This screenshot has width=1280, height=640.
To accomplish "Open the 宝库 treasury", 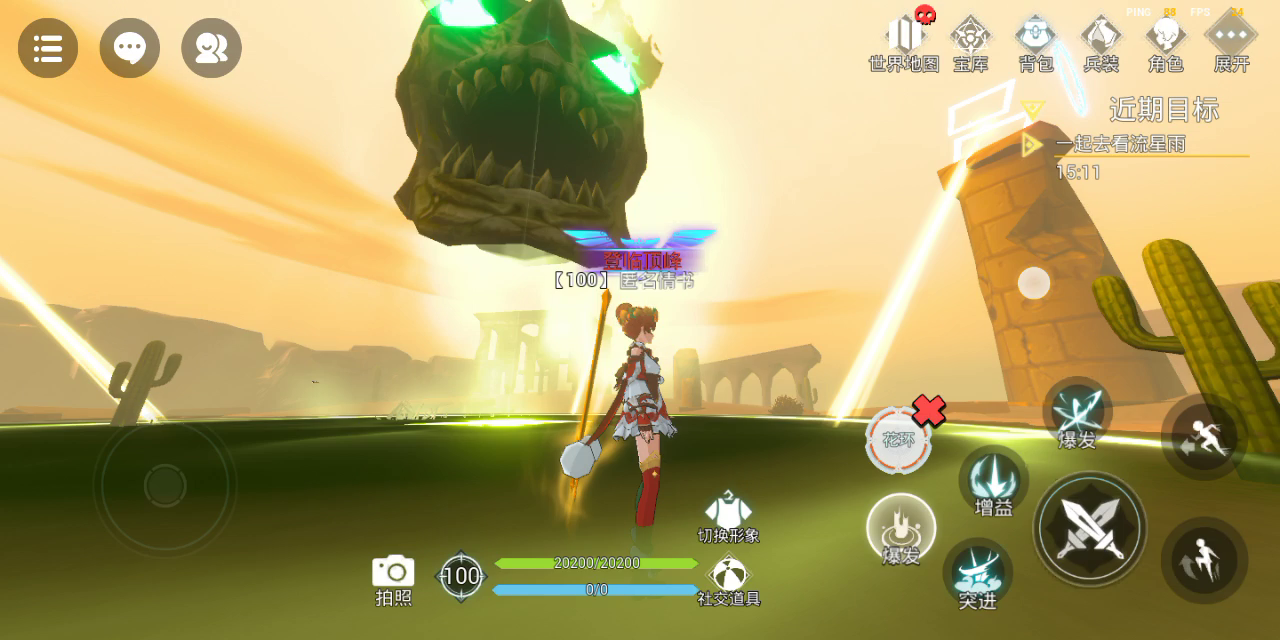I will coord(970,42).
